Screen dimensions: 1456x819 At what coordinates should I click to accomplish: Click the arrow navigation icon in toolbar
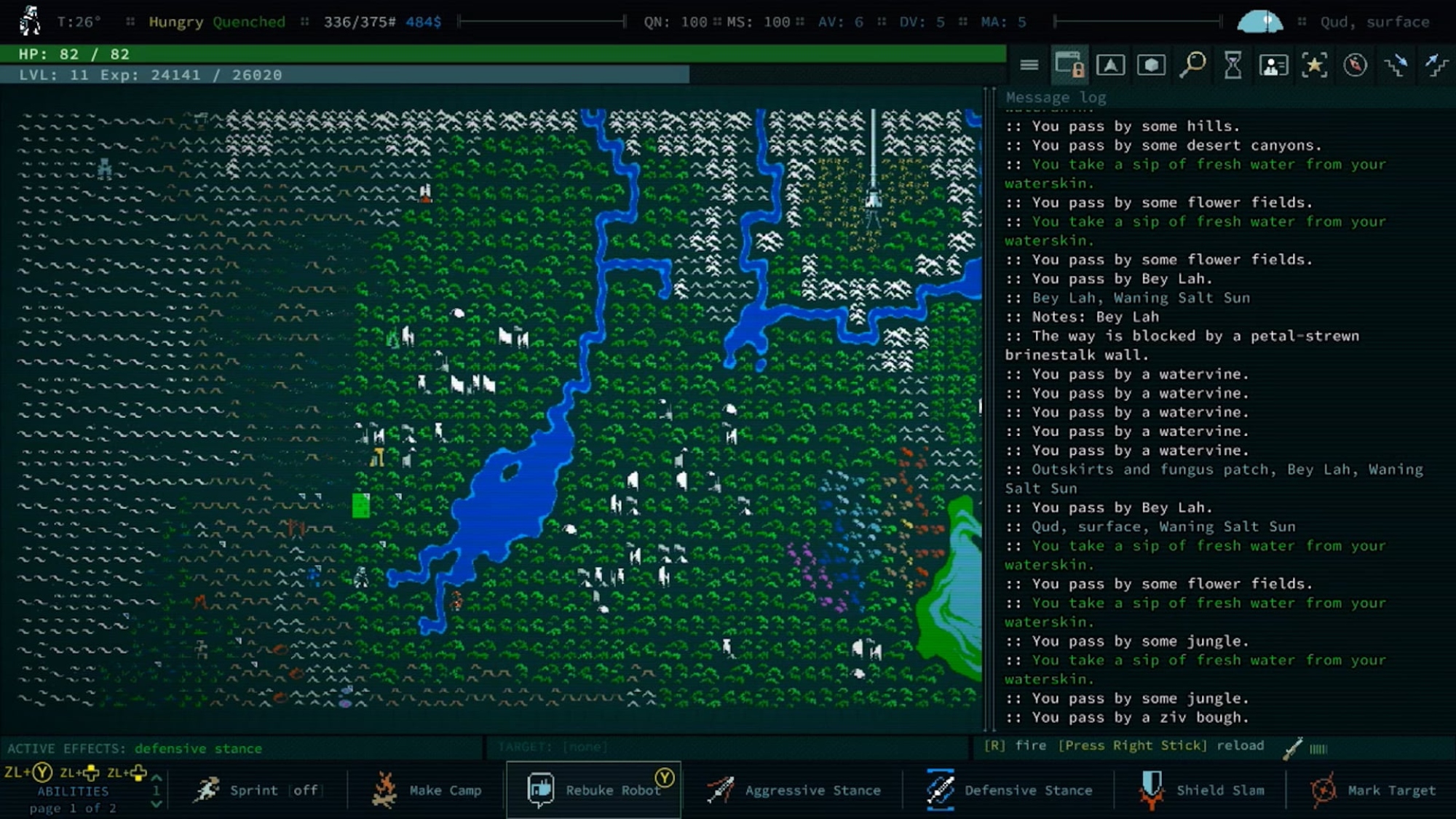pos(1110,66)
